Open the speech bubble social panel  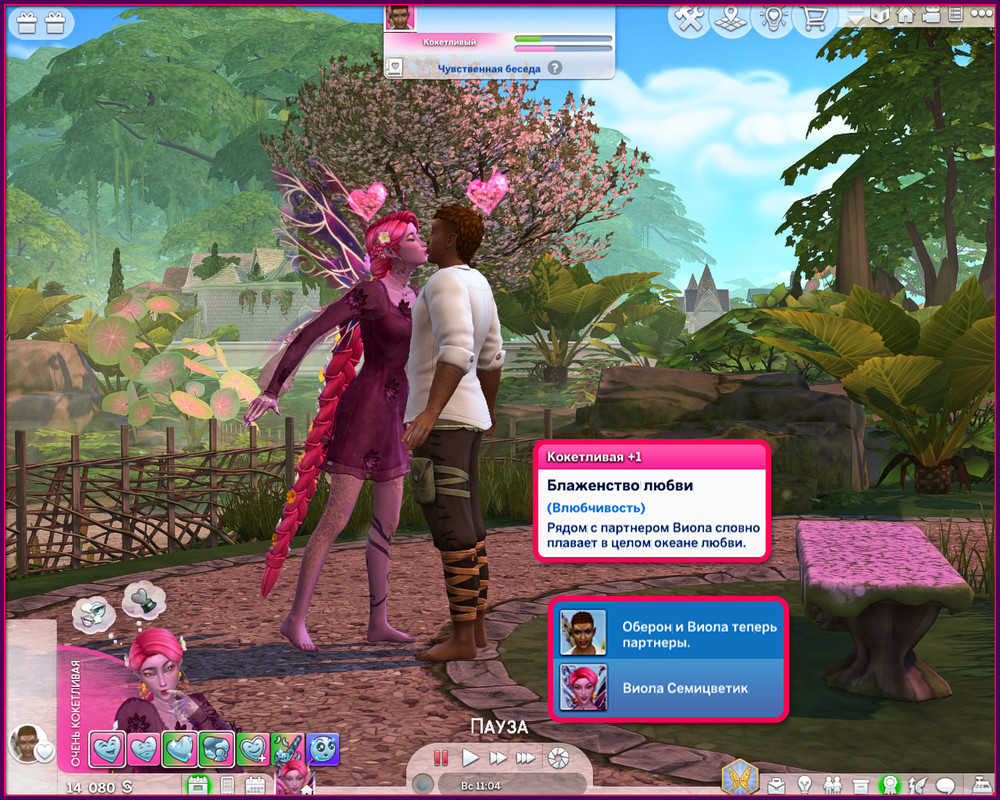(x=945, y=784)
